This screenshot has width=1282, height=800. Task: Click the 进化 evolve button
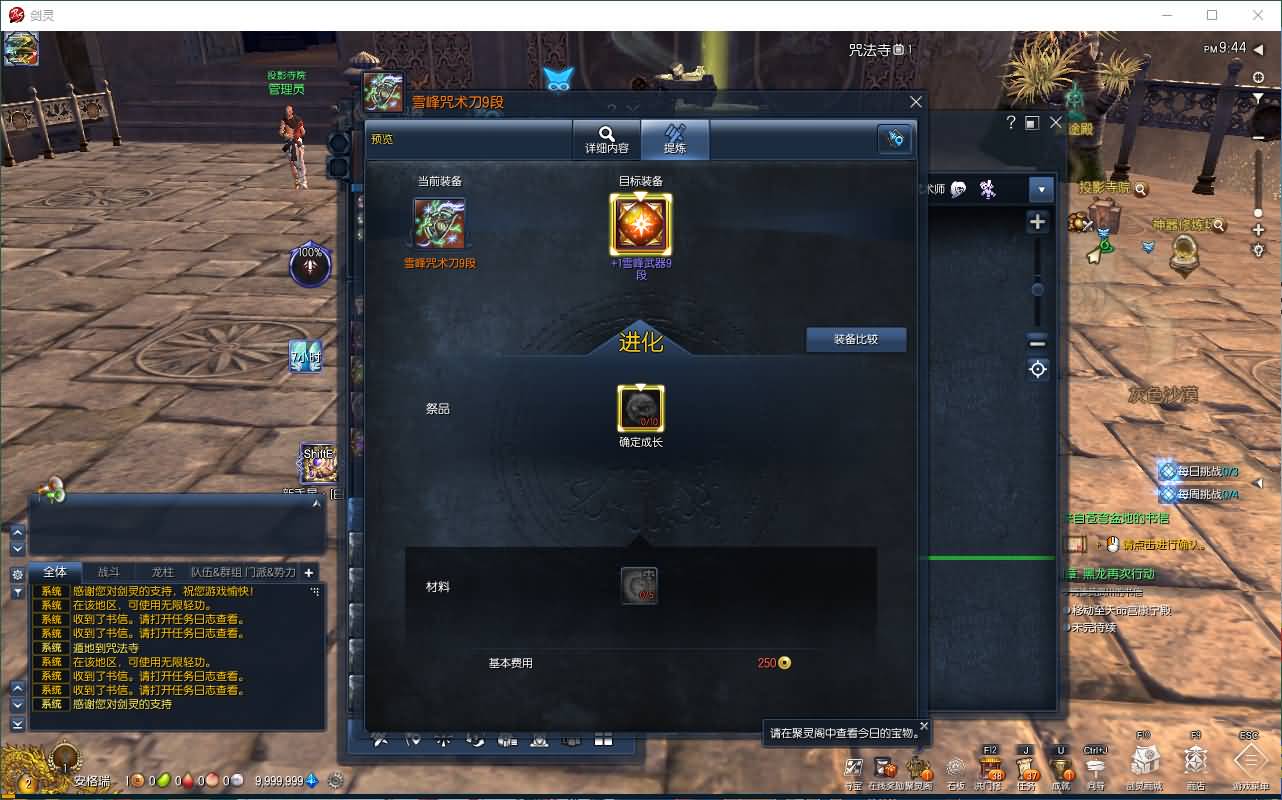click(641, 339)
